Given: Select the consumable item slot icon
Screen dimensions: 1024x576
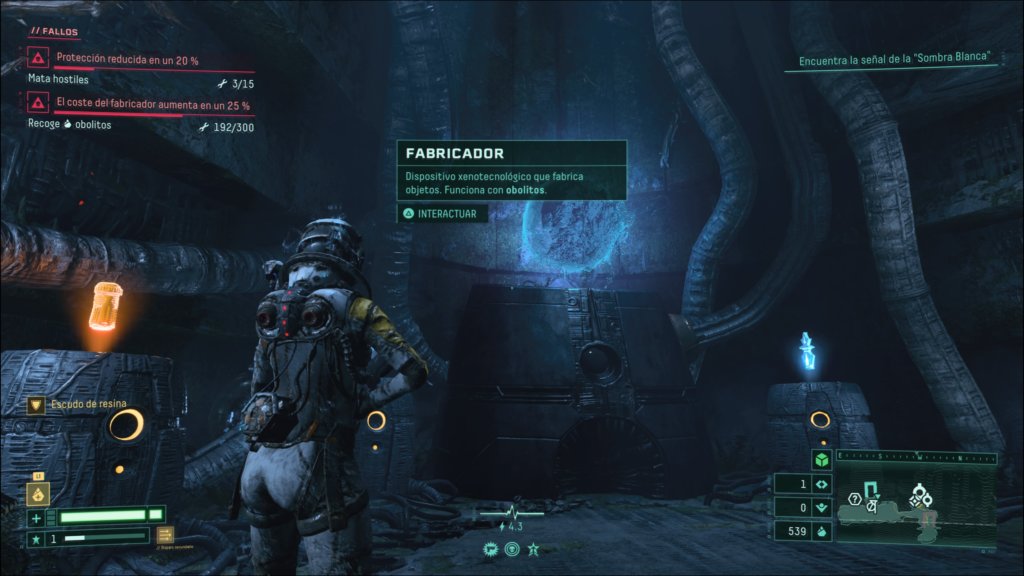Looking at the screenshot, I should pos(39,493).
